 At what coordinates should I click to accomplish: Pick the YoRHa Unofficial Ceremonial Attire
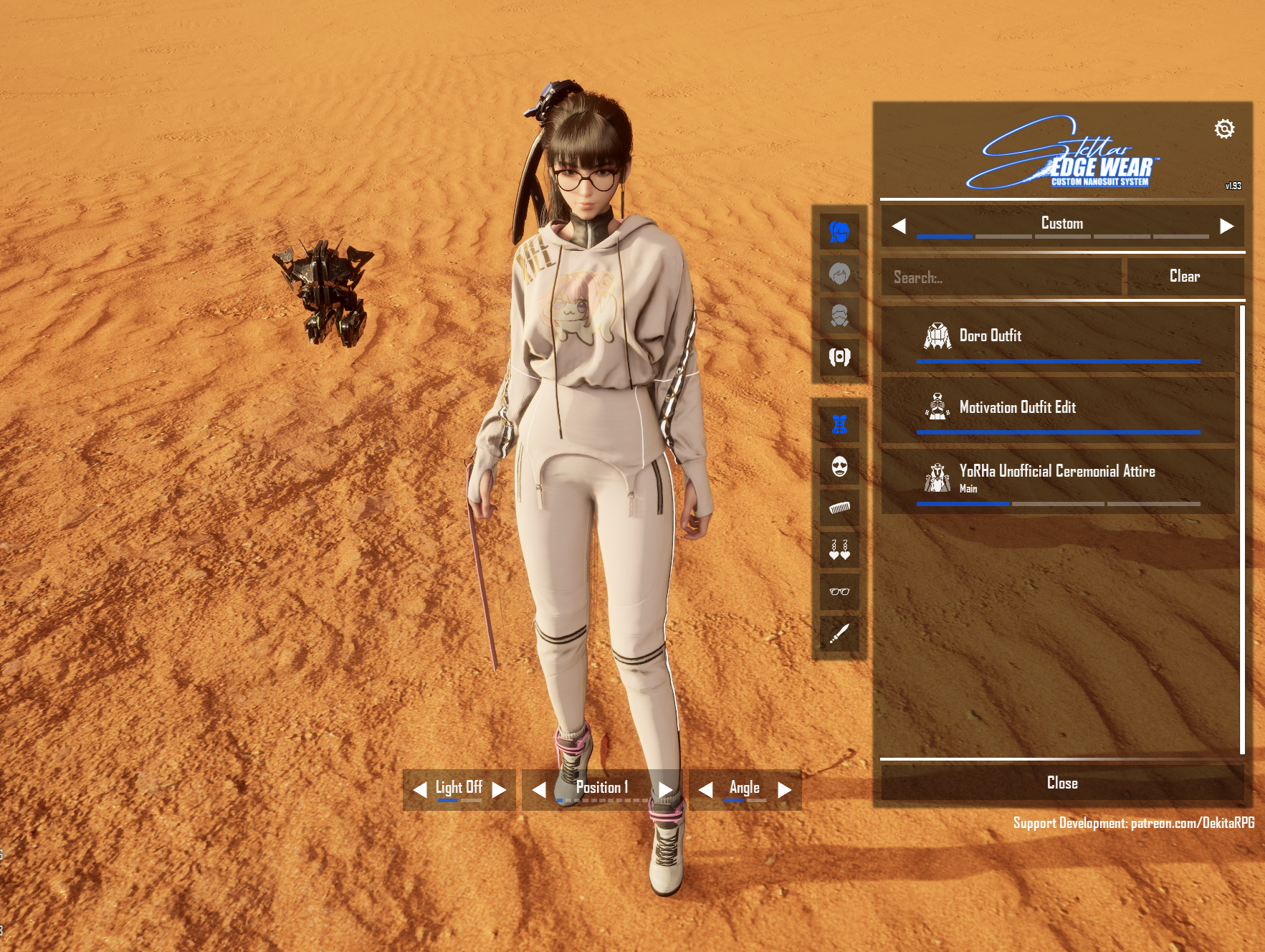point(1058,478)
